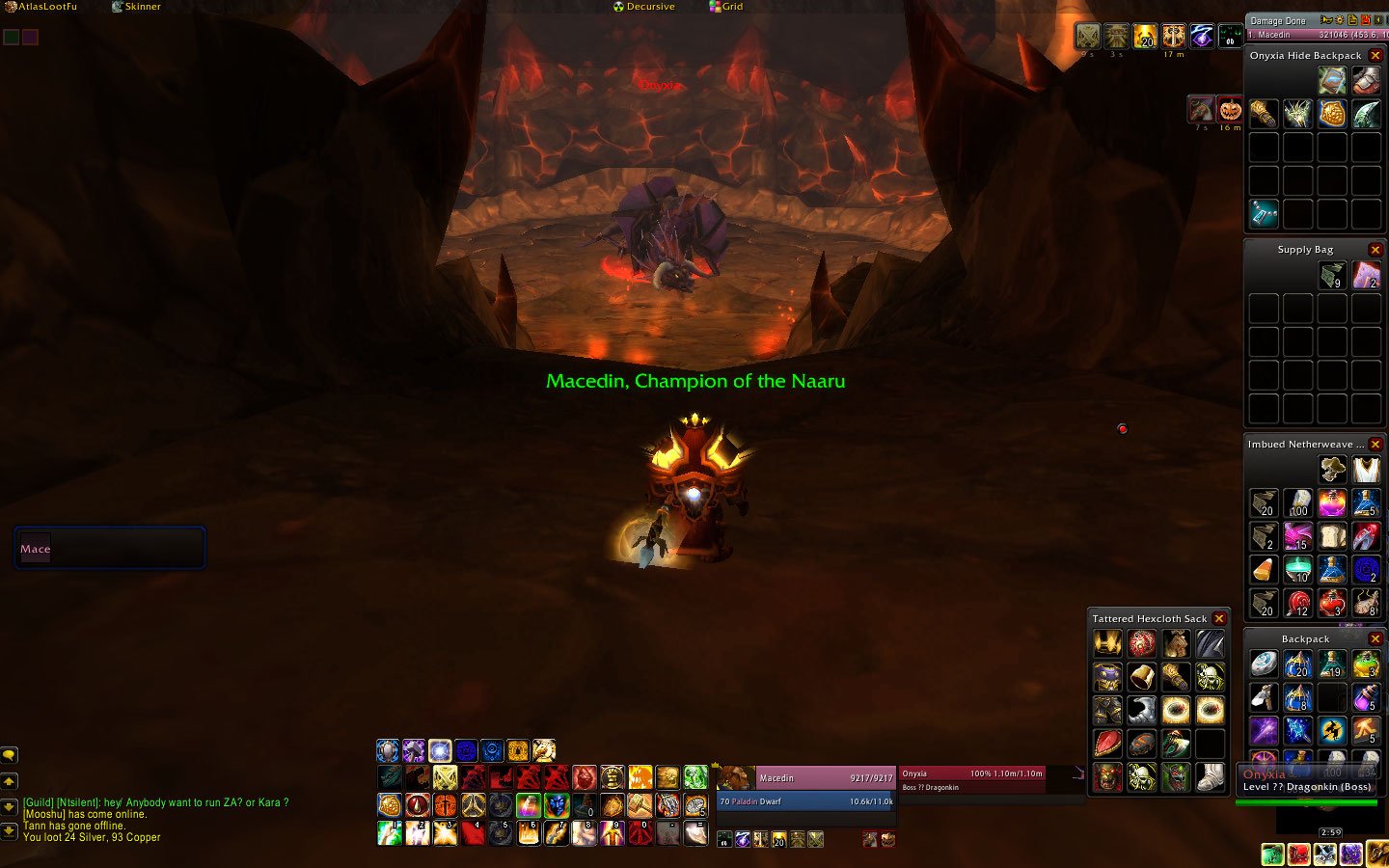Close the Imbued Netherweave bag
The width and height of the screenshot is (1389, 868).
[1375, 445]
